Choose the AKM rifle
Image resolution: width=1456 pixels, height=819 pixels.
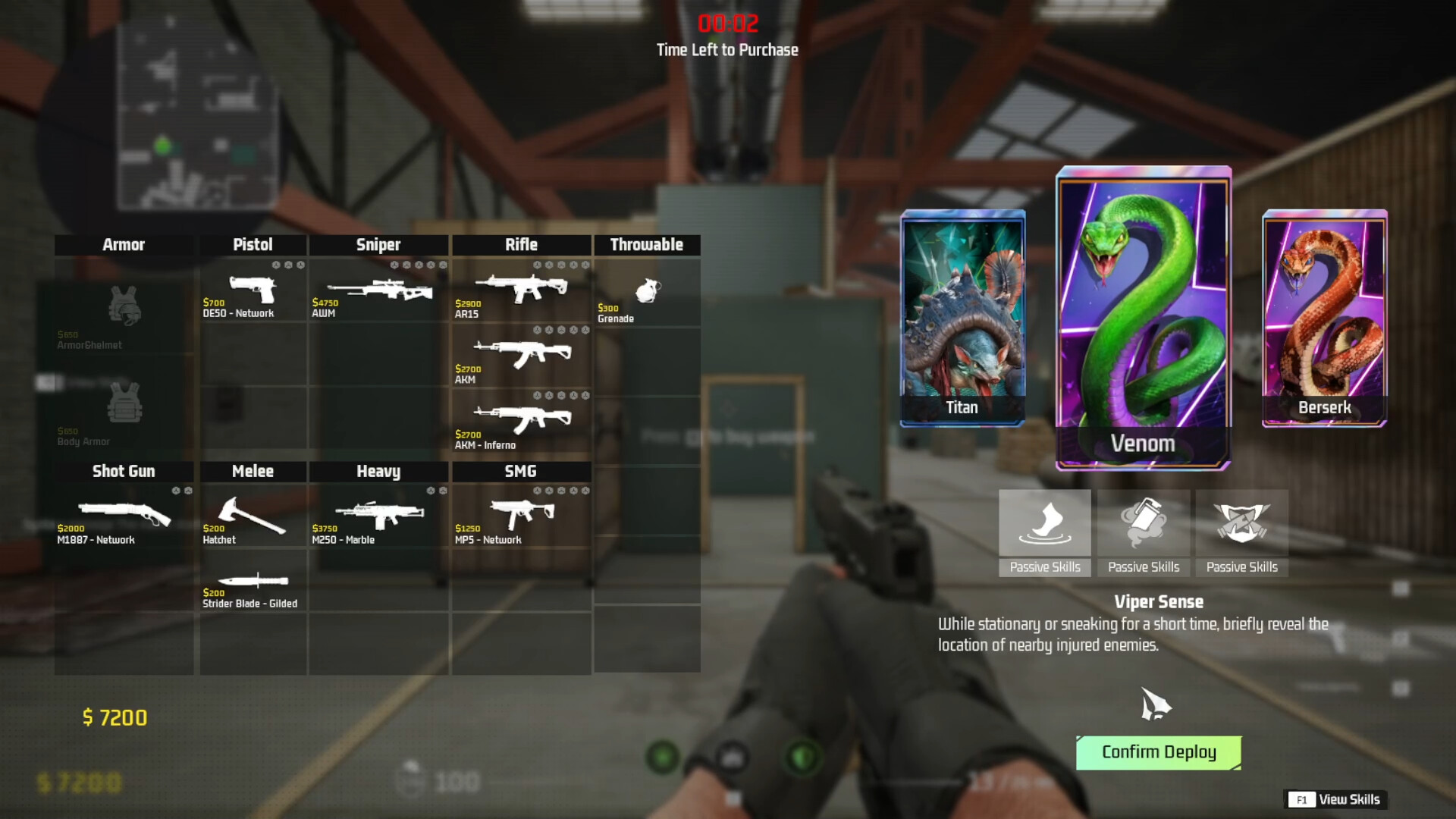[x=521, y=354]
